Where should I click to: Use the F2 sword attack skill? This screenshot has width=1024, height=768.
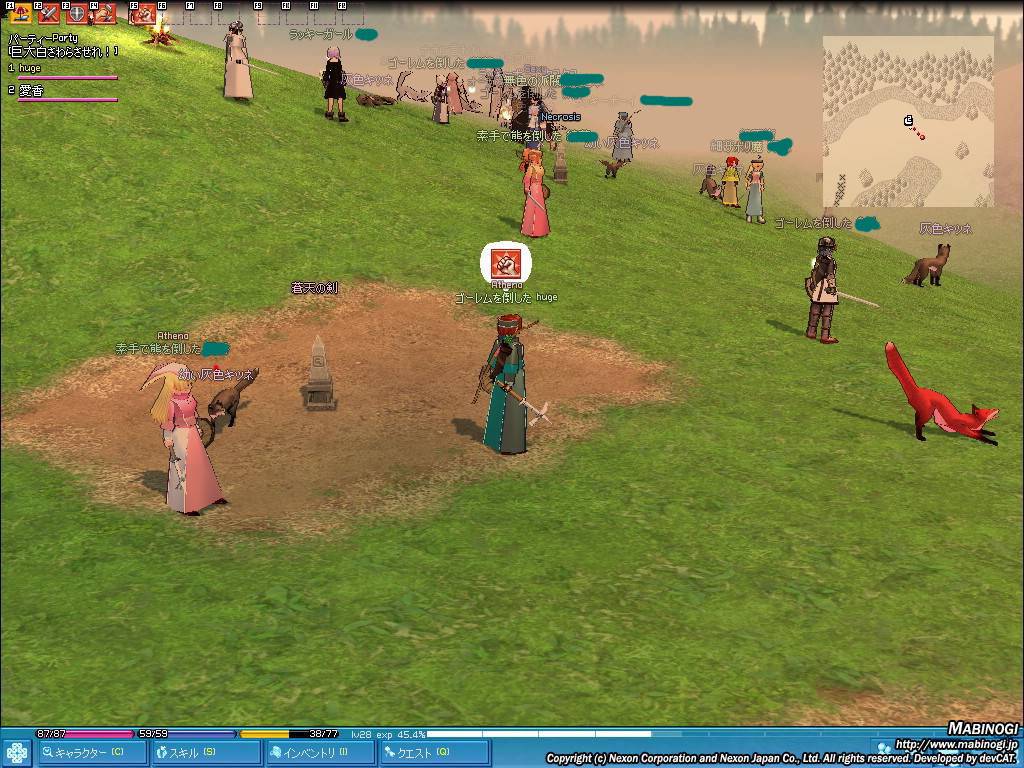(x=48, y=14)
